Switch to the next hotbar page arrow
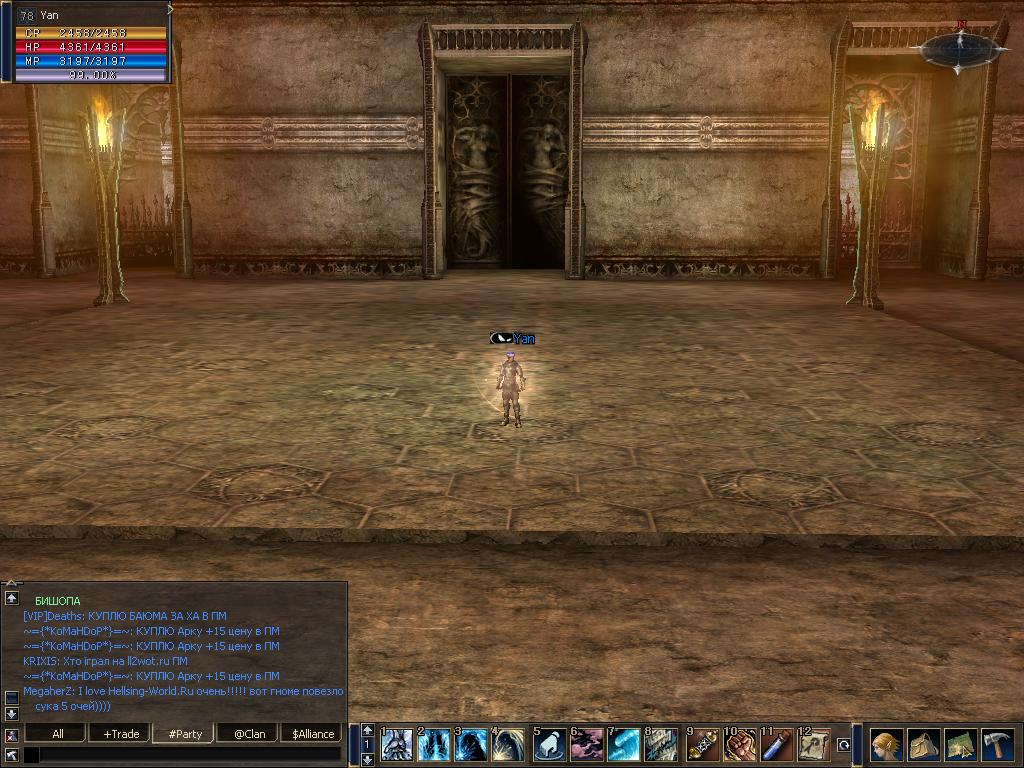Viewport: 1024px width, 768px height. [367, 759]
